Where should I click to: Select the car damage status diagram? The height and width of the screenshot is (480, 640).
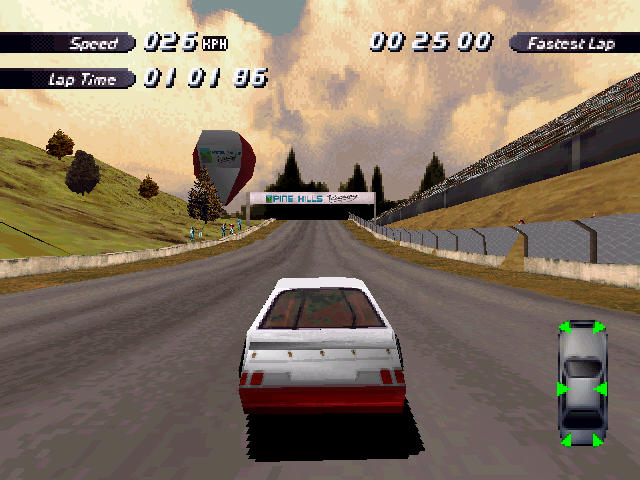tap(581, 383)
